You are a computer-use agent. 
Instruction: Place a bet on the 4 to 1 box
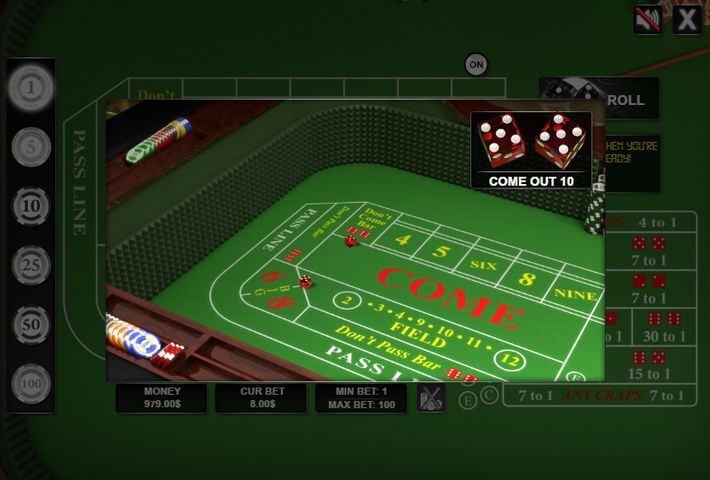(656, 222)
